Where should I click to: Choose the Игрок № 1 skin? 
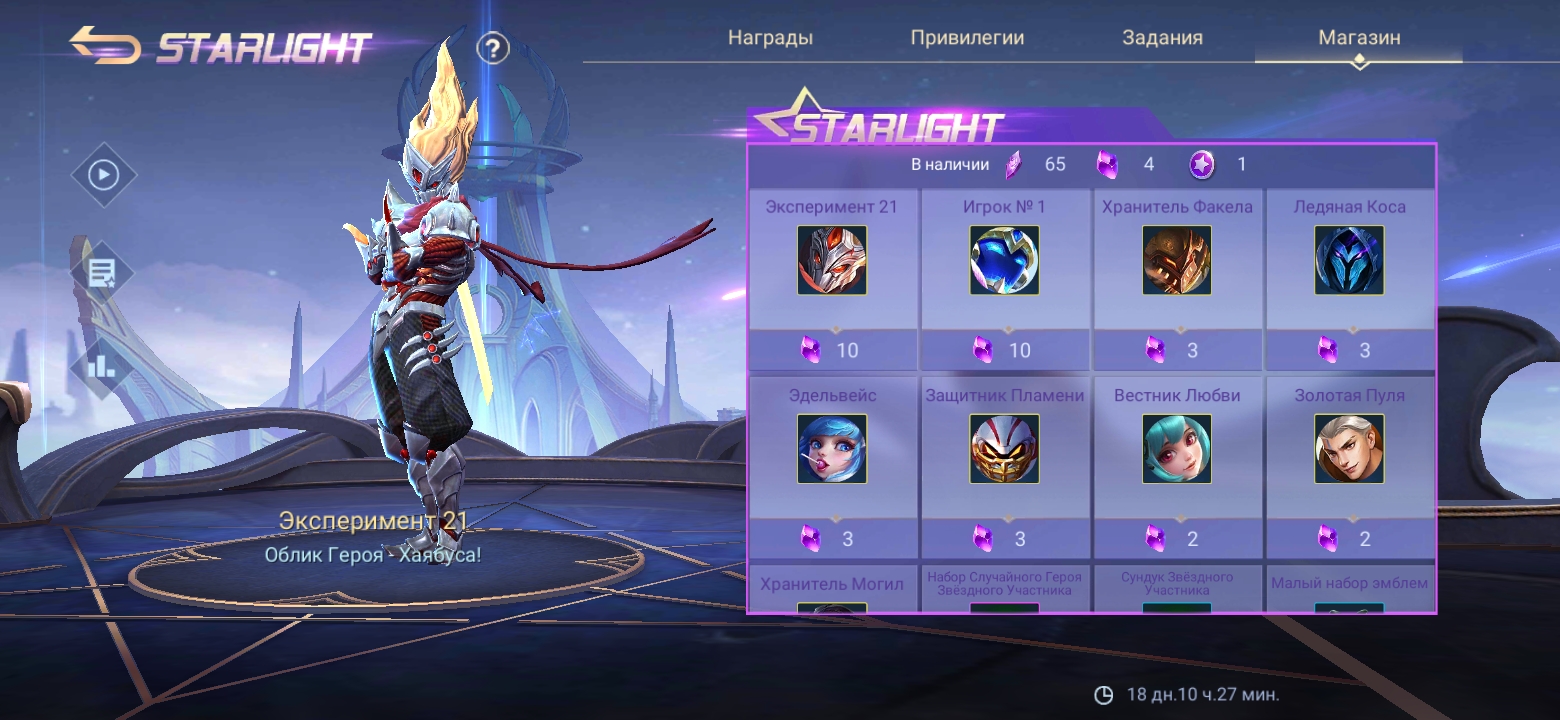point(1004,260)
